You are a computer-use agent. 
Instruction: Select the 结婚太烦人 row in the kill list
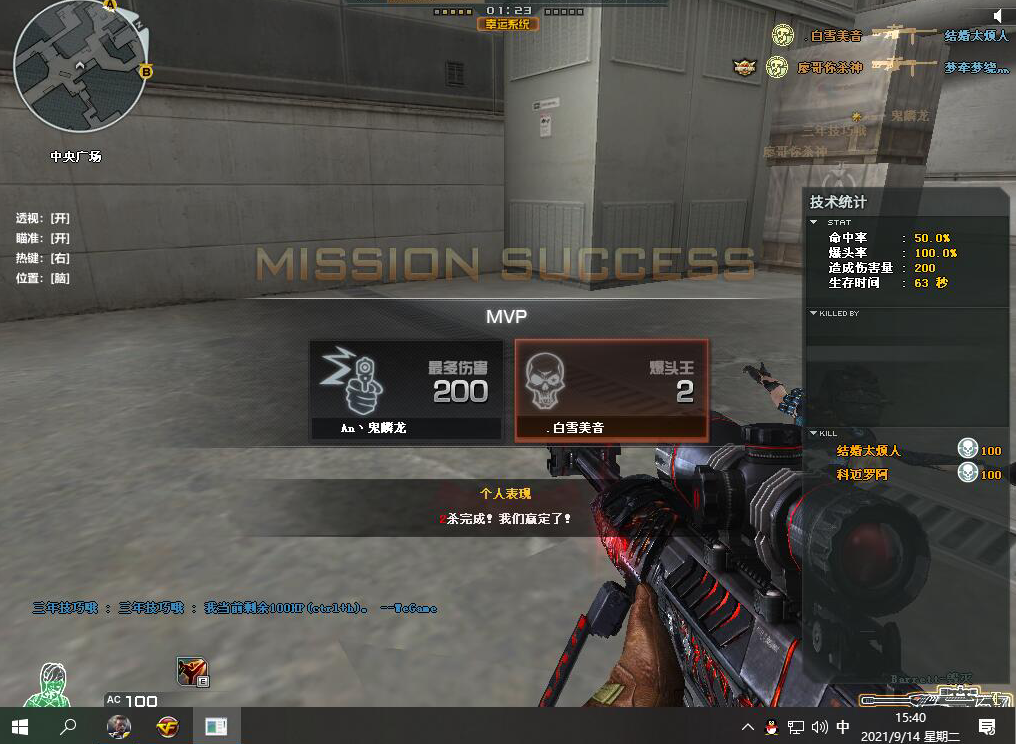coord(905,451)
